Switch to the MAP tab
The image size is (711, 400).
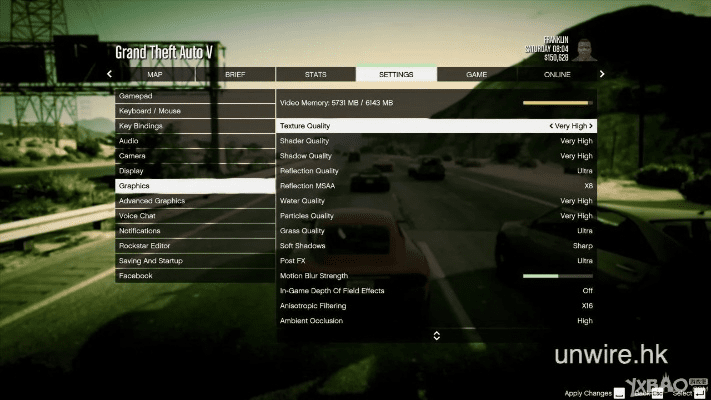154,74
